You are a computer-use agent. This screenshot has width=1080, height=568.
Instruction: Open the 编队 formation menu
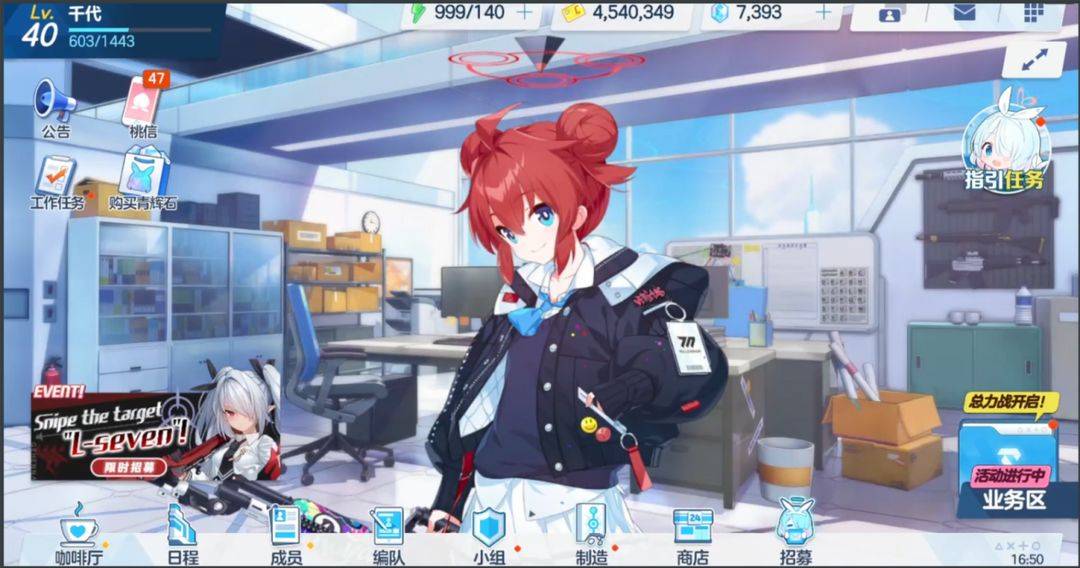388,535
